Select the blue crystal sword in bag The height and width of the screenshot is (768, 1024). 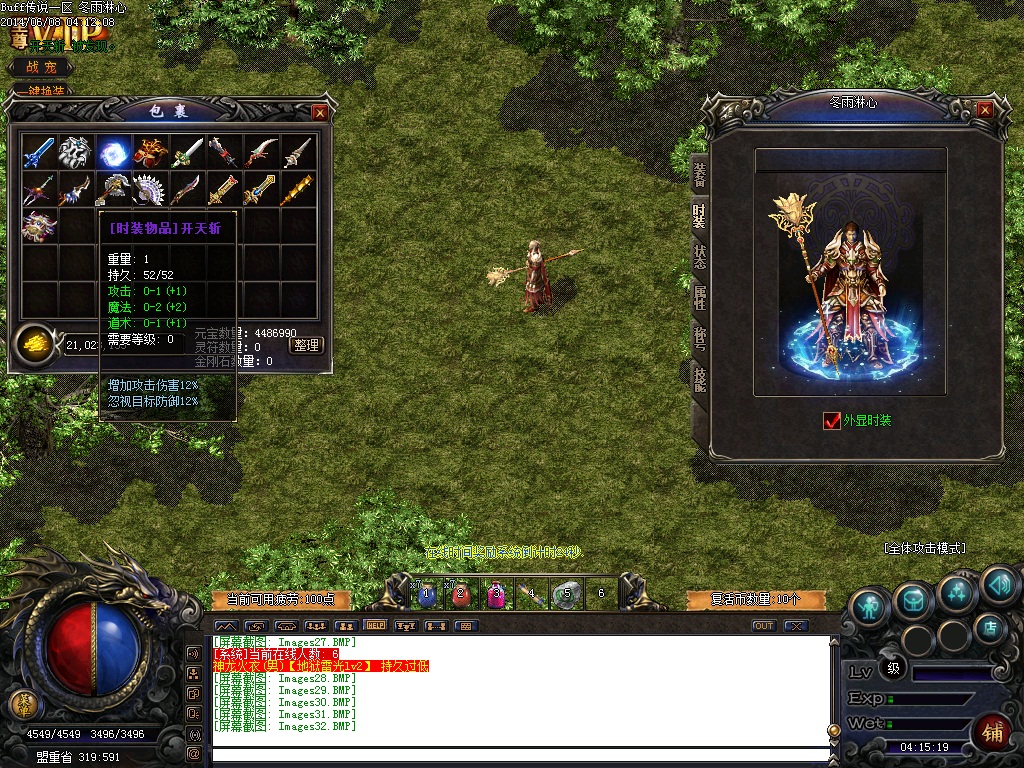pyautogui.click(x=39, y=152)
